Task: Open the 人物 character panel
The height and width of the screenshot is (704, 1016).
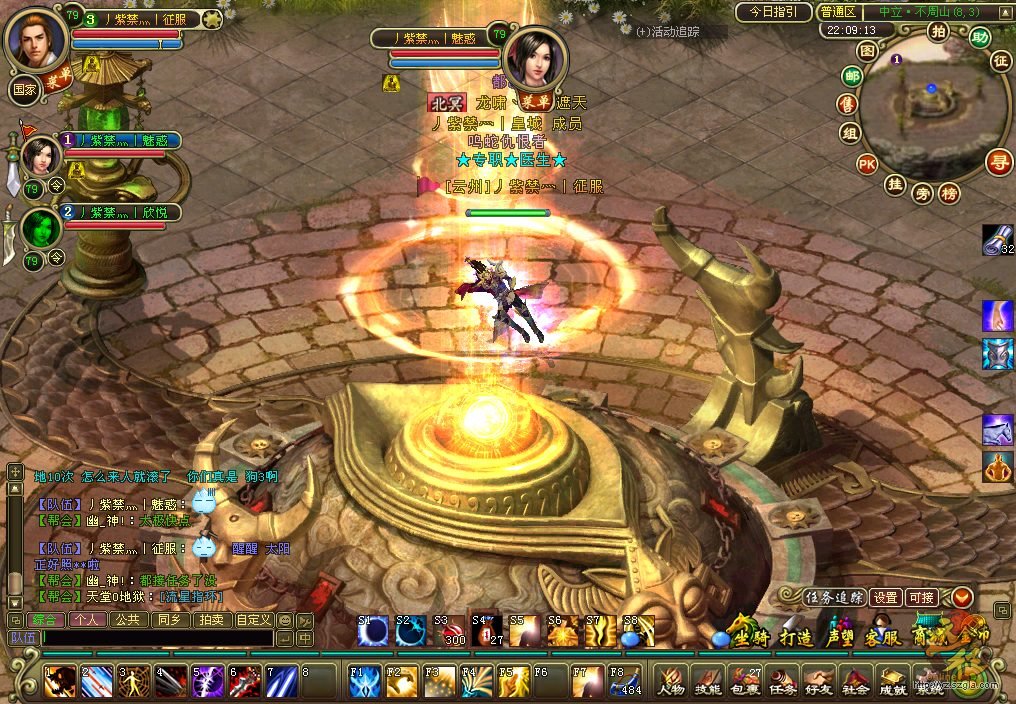Action: pyautogui.click(x=671, y=679)
